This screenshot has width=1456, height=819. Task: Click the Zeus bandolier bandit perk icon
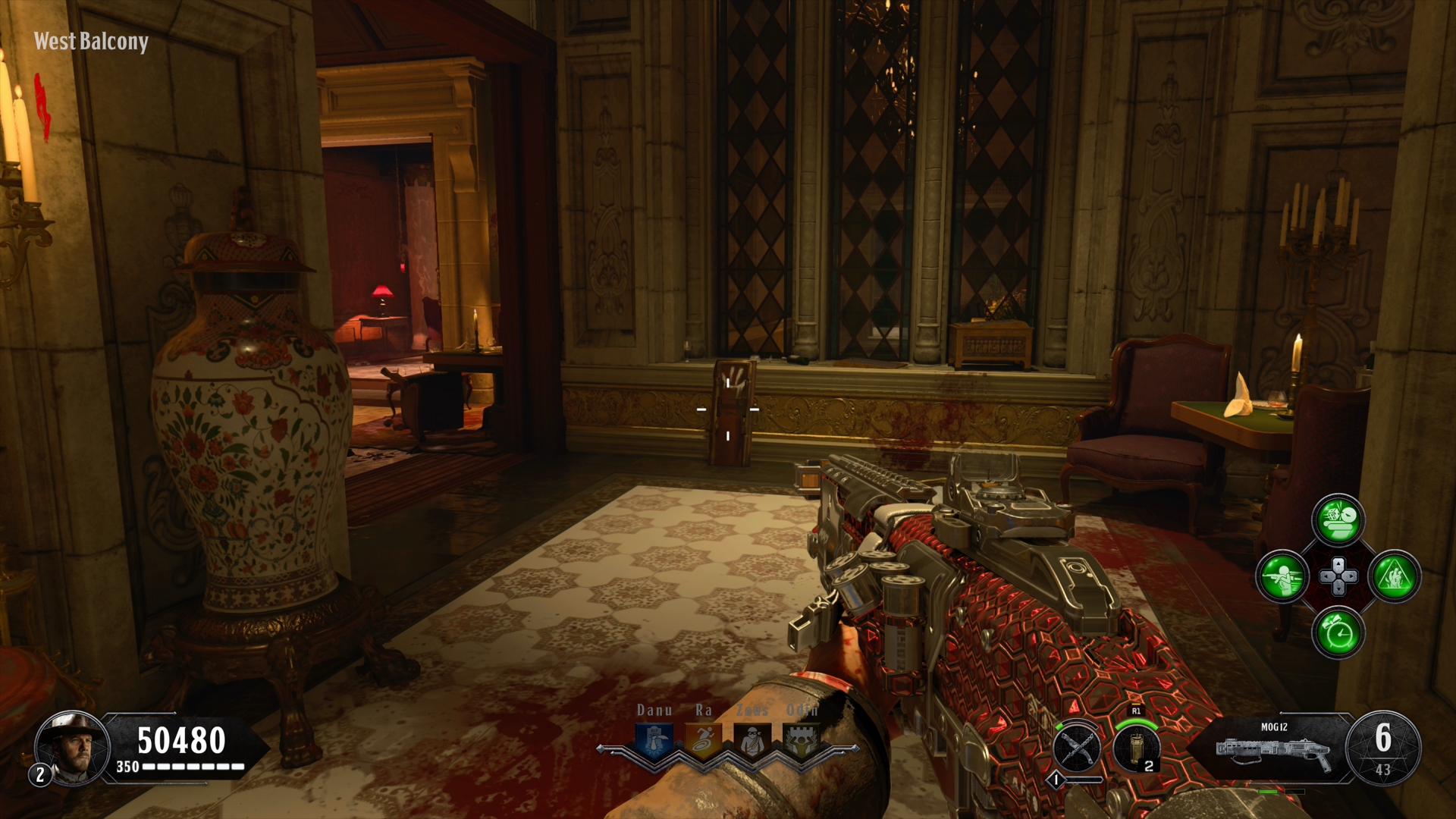752,740
